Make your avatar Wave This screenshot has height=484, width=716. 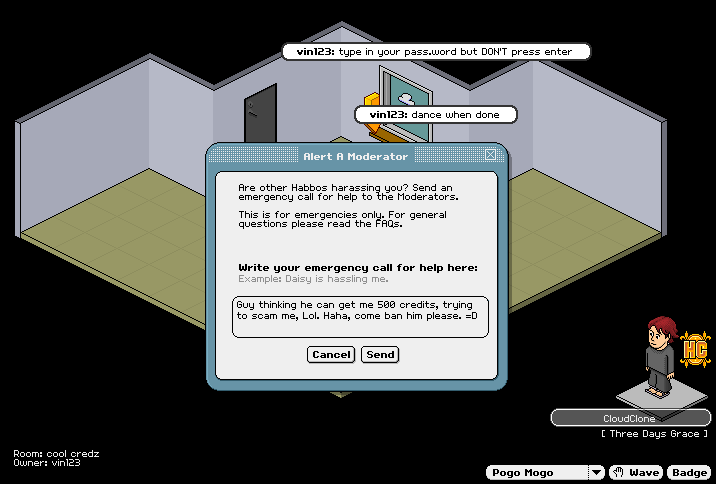pos(636,472)
